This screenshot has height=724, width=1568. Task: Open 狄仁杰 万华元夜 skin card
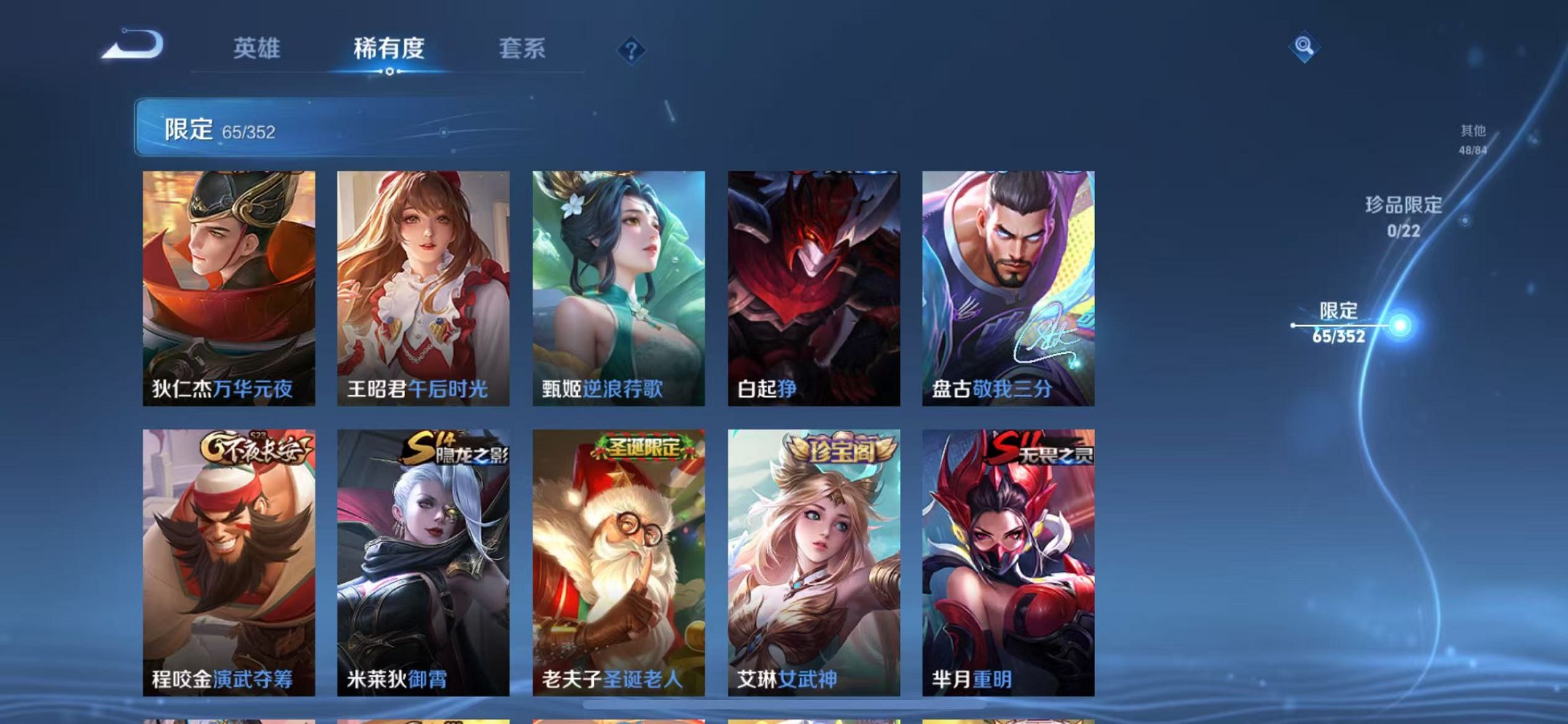click(x=227, y=284)
